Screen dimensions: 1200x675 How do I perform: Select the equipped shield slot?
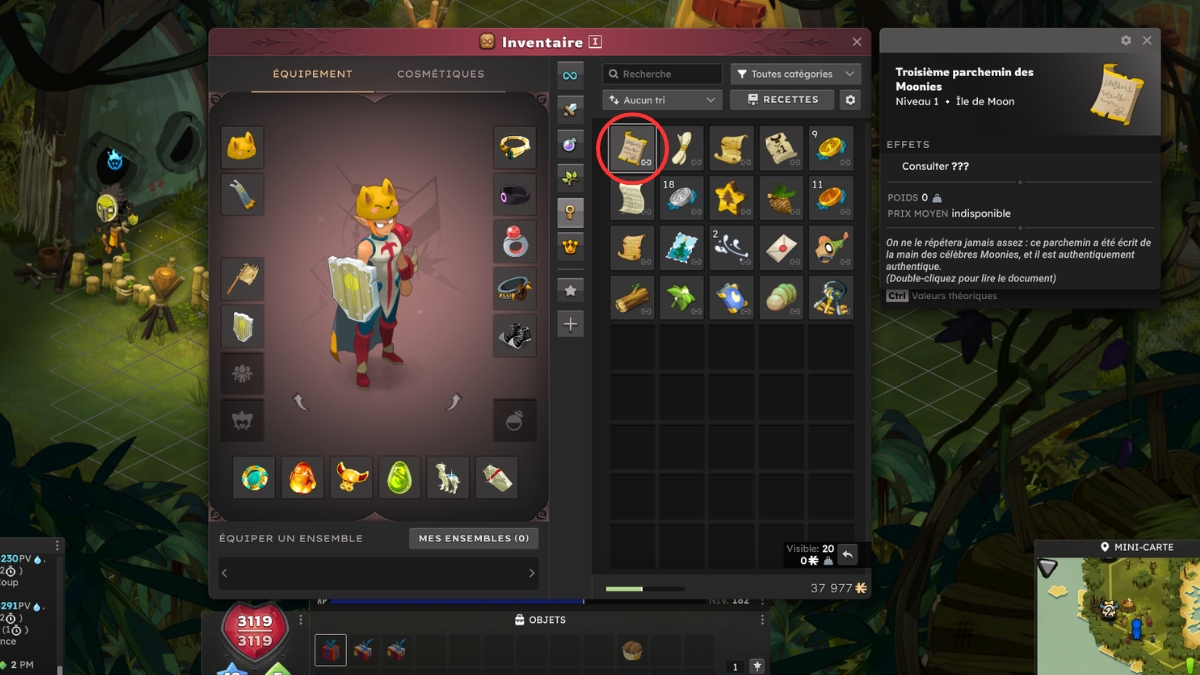[242, 326]
